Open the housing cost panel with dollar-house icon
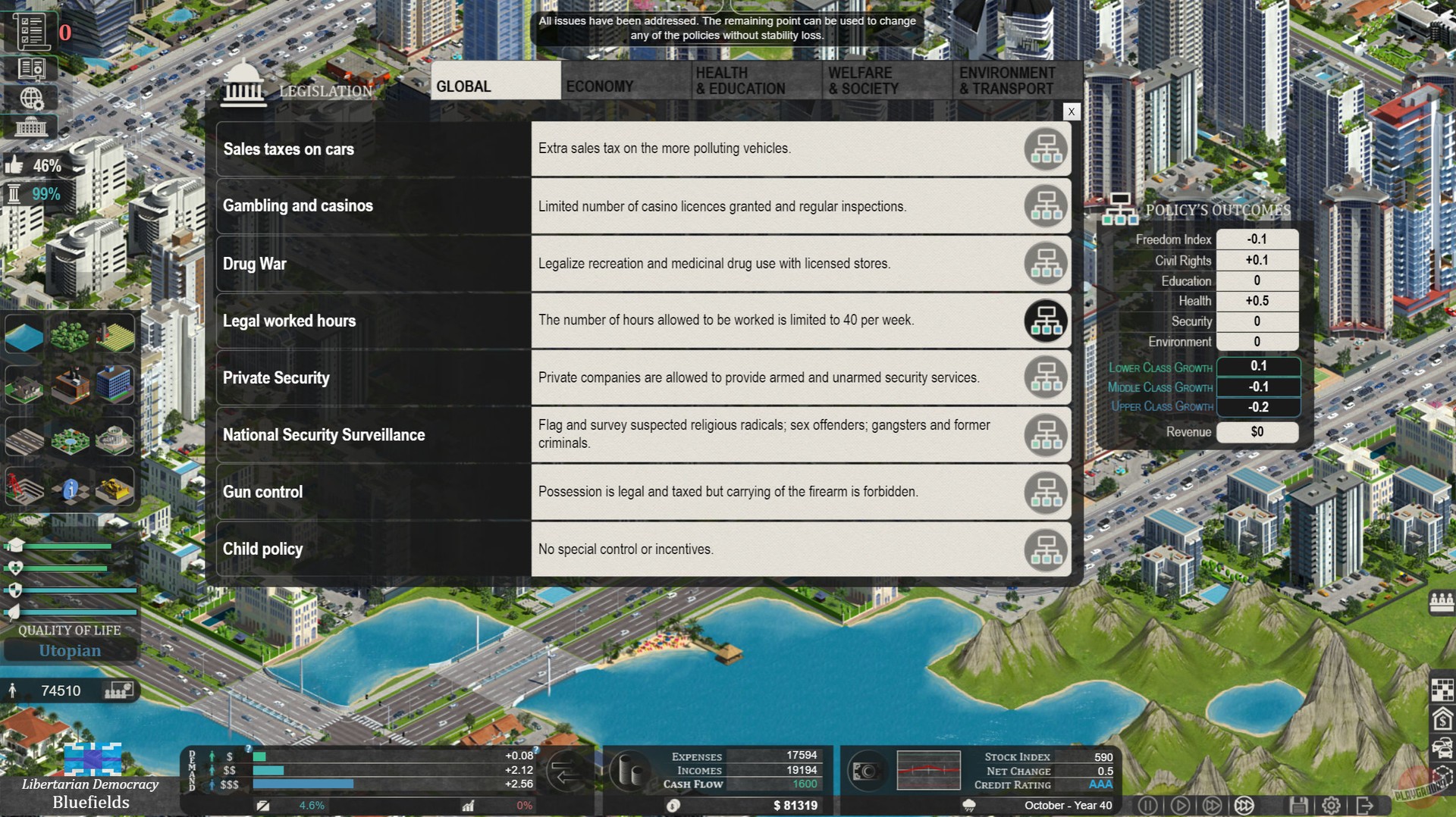Screen dimensions: 1456x817 pyautogui.click(x=1442, y=718)
